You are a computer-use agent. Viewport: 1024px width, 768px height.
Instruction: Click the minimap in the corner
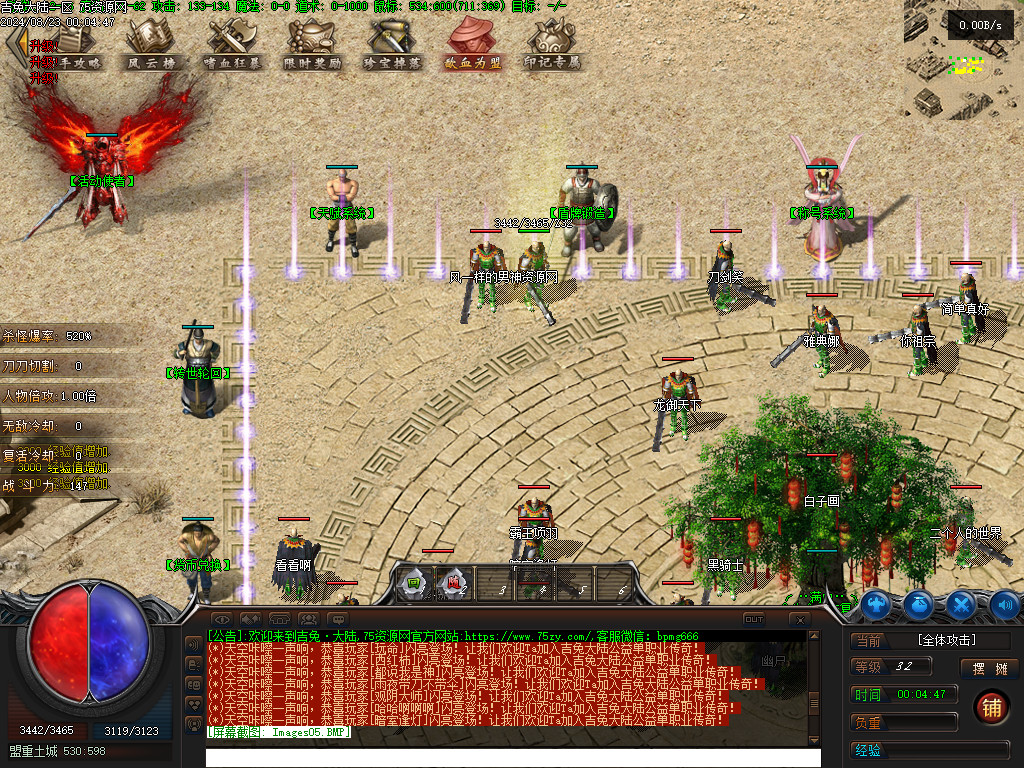[x=964, y=60]
